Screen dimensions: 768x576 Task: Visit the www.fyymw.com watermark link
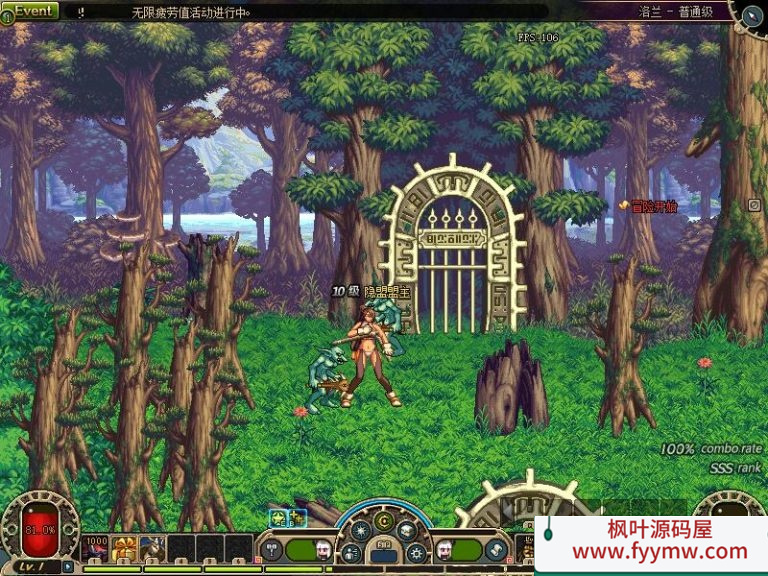click(659, 551)
